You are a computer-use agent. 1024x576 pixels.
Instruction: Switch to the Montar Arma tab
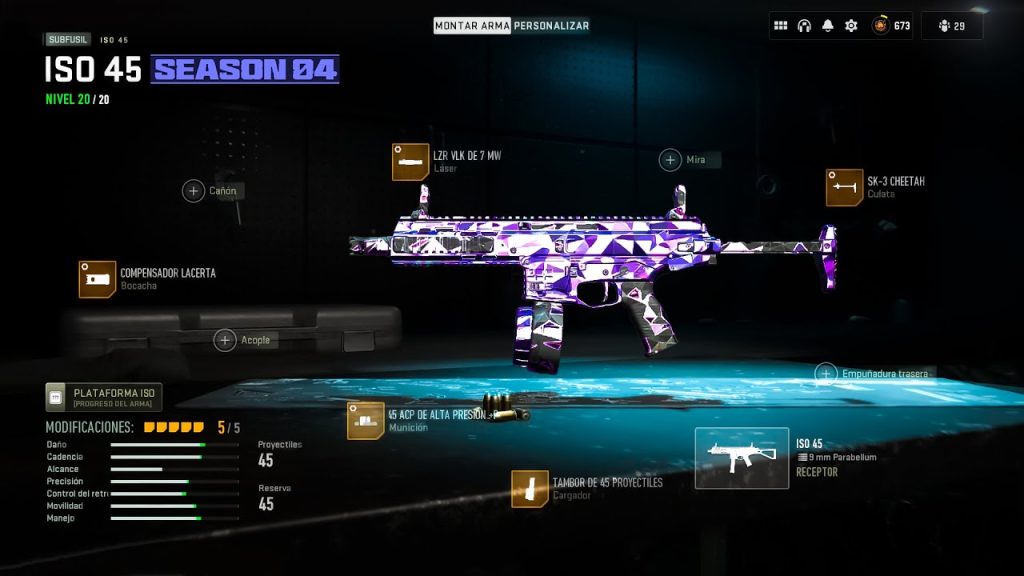click(x=472, y=25)
